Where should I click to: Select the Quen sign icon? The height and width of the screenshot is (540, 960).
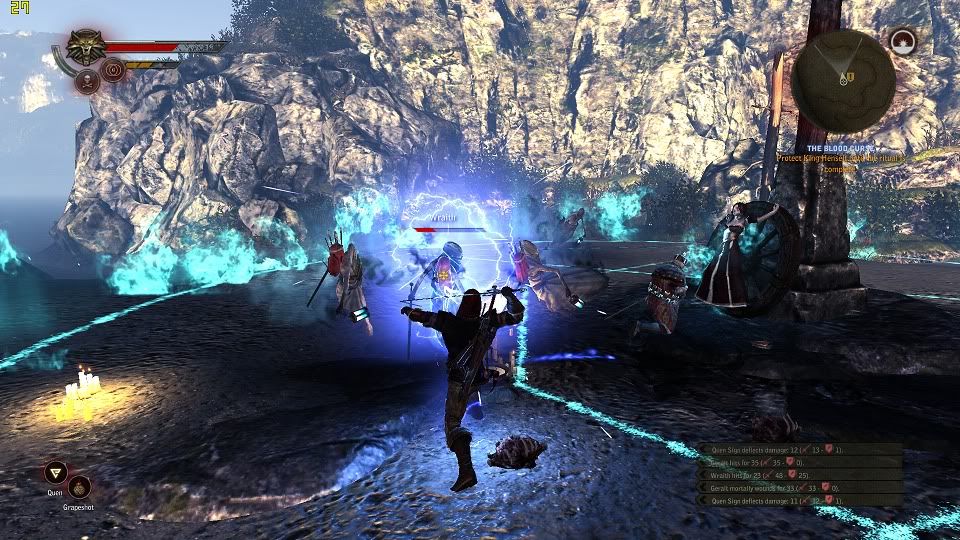coord(56,473)
